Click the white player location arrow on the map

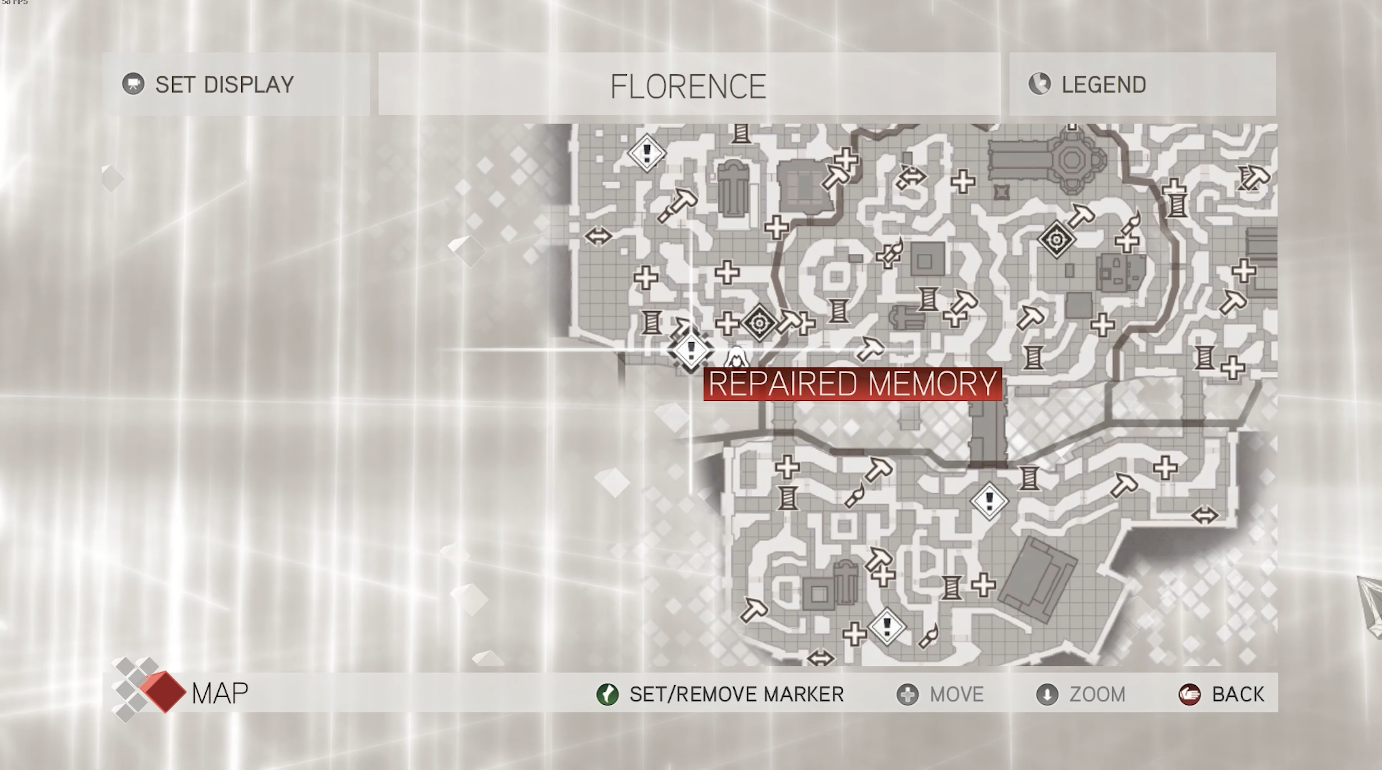[x=736, y=357]
